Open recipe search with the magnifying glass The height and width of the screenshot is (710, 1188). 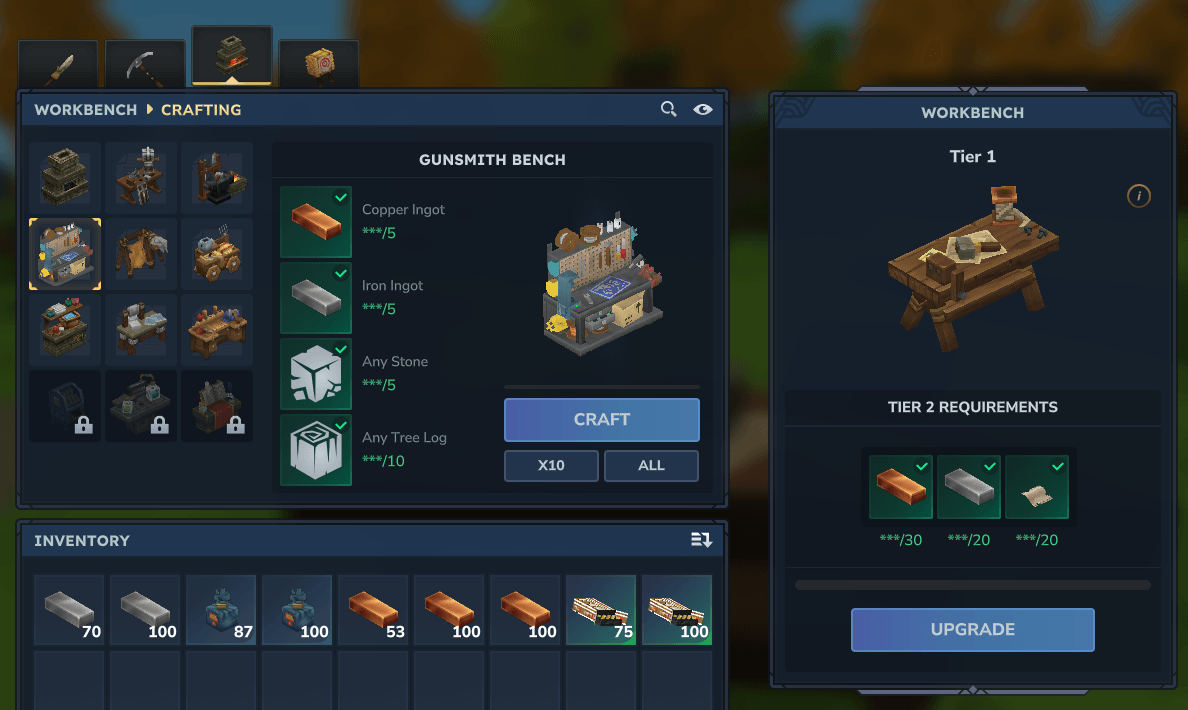tap(669, 109)
